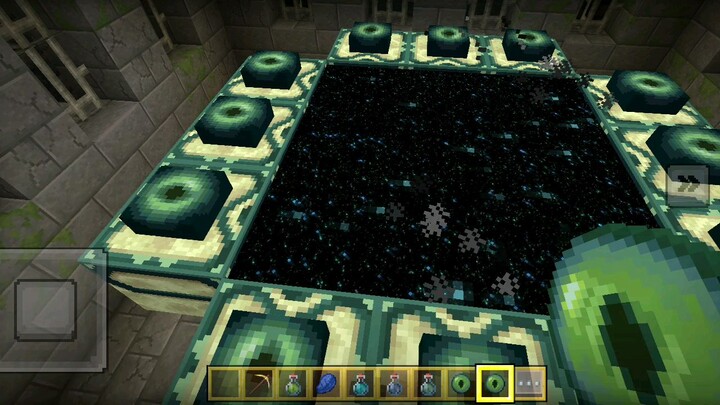
Task: Tap the on-screen movement pad
Action: pos(47,310)
